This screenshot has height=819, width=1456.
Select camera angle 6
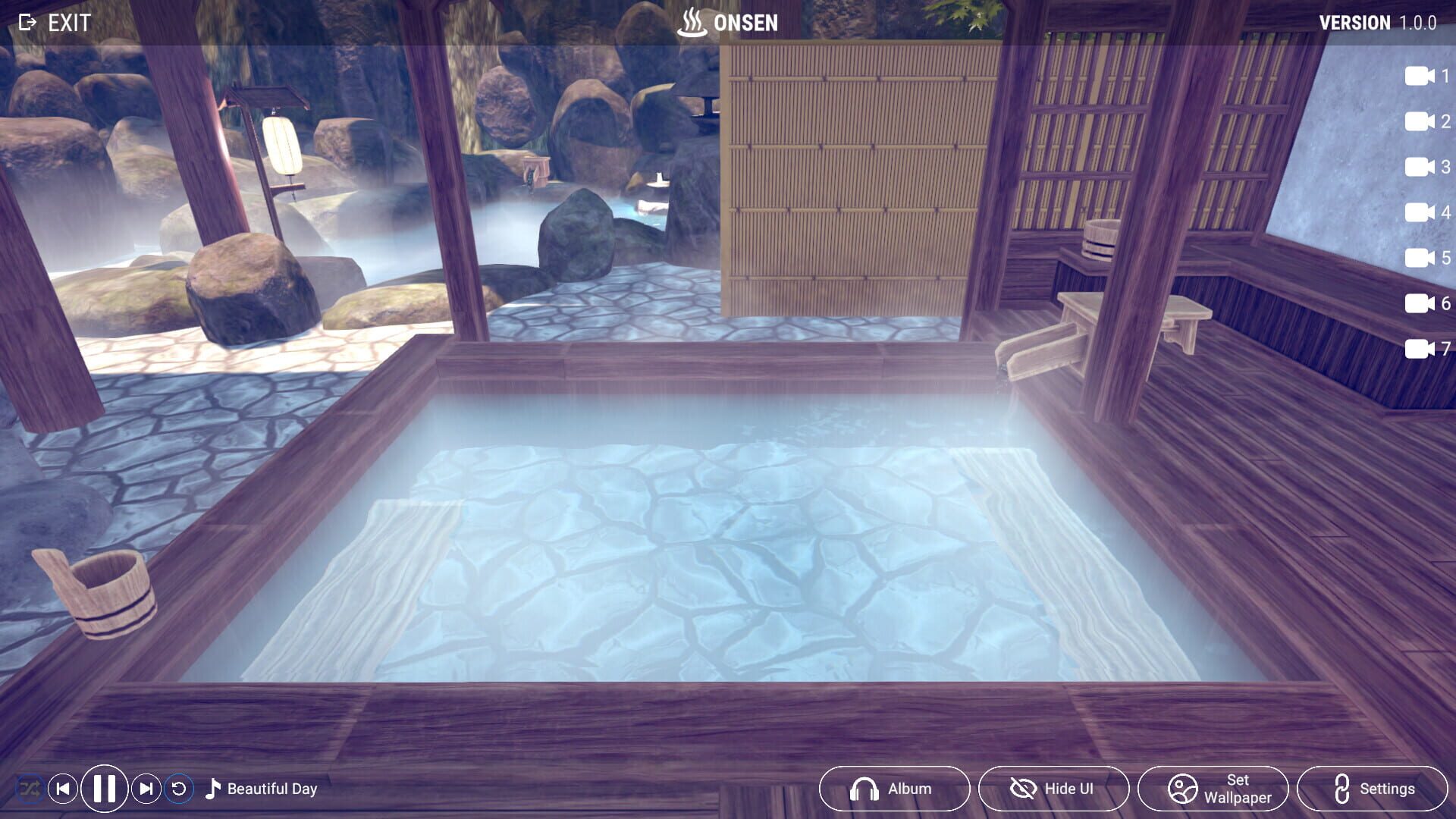(1423, 305)
